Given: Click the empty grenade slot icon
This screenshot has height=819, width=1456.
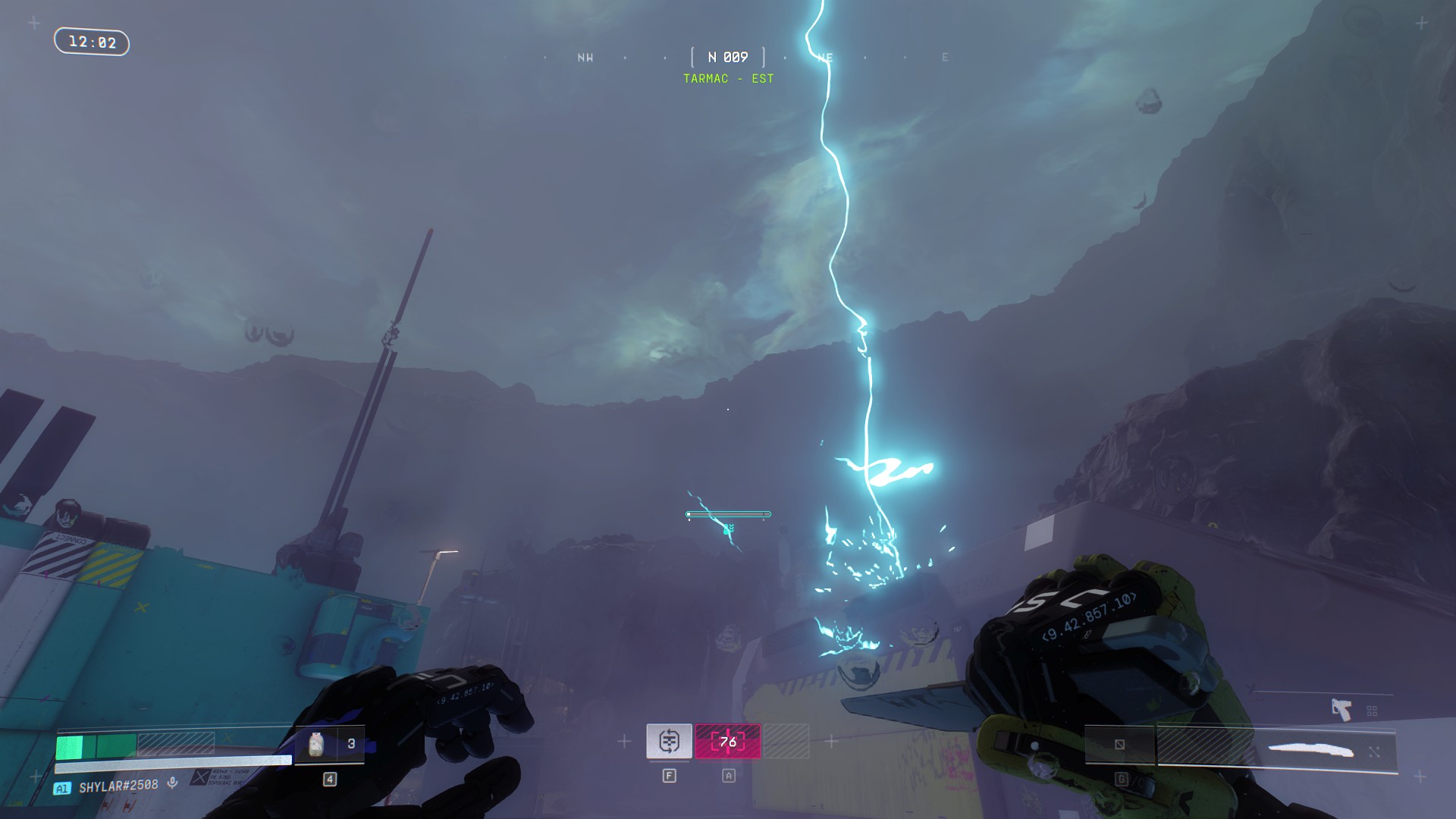Looking at the screenshot, I should (1119, 745).
